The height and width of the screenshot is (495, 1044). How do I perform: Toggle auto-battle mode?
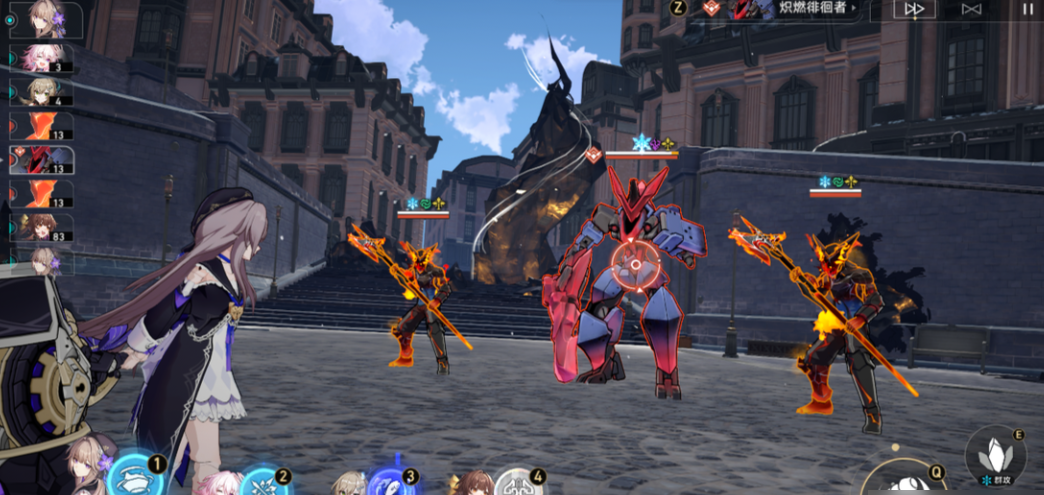tap(971, 9)
